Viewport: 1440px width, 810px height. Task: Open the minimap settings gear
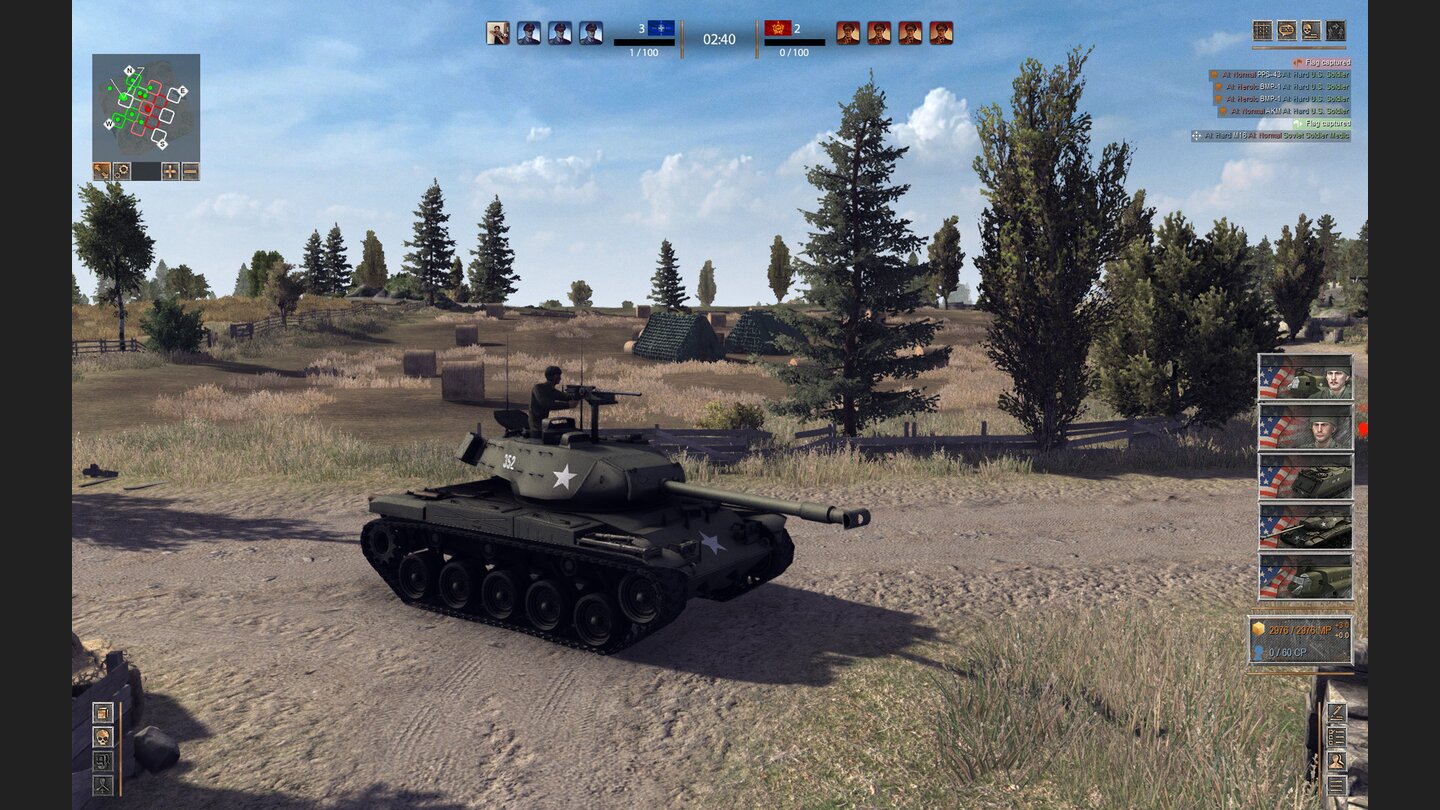122,171
